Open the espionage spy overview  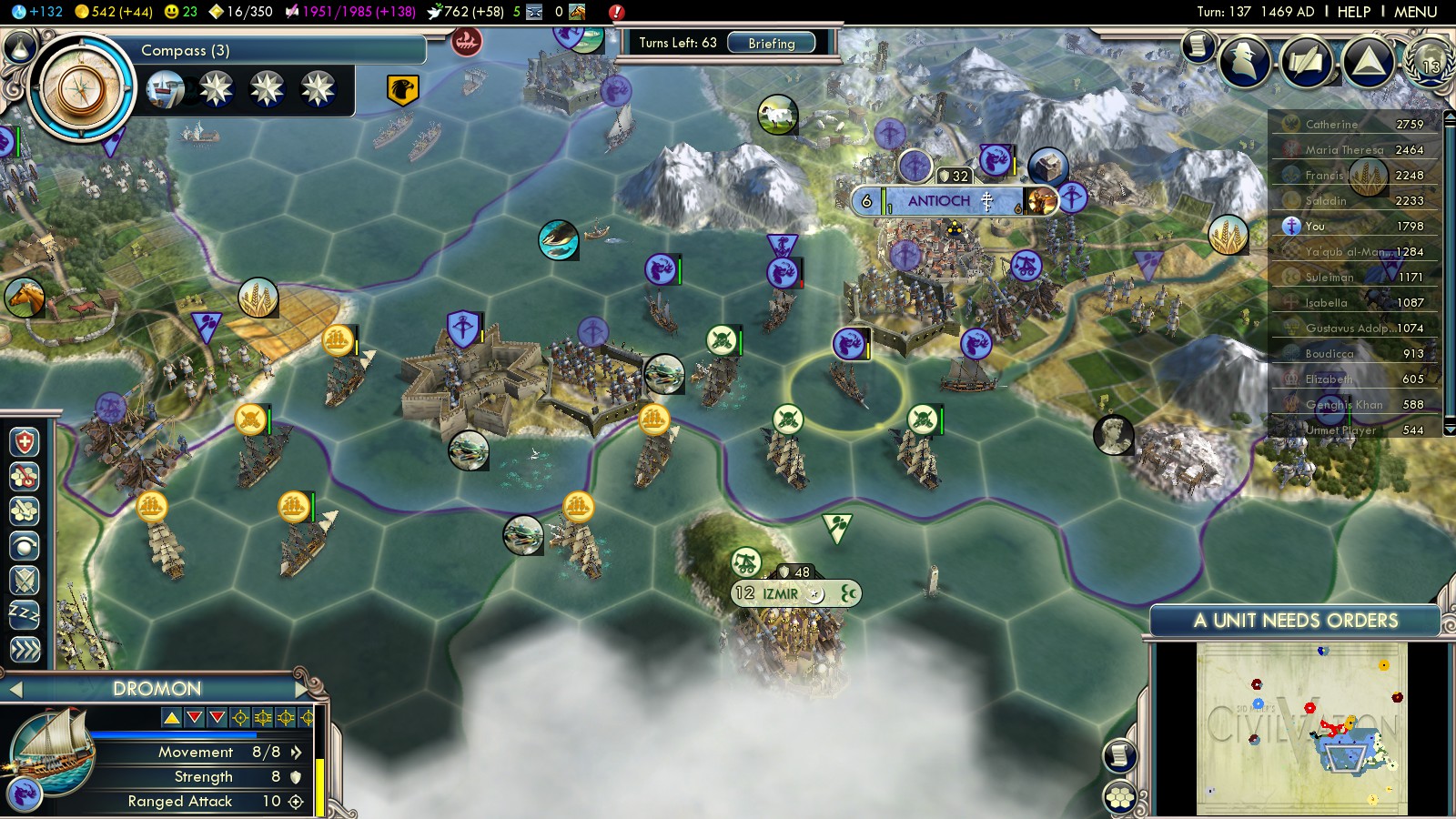pos(1244,61)
